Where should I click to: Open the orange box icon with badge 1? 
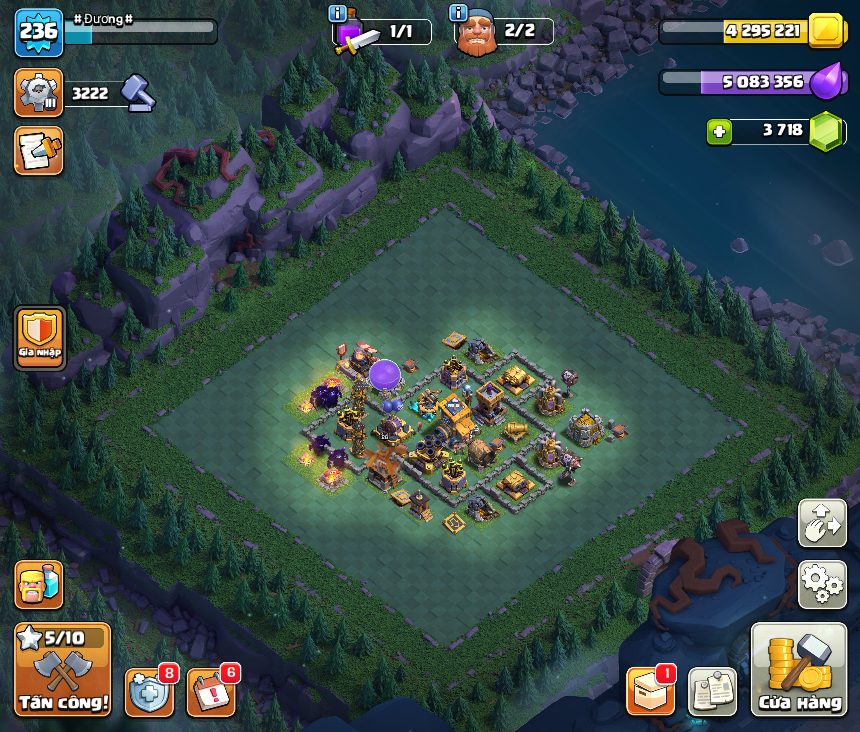tap(650, 692)
